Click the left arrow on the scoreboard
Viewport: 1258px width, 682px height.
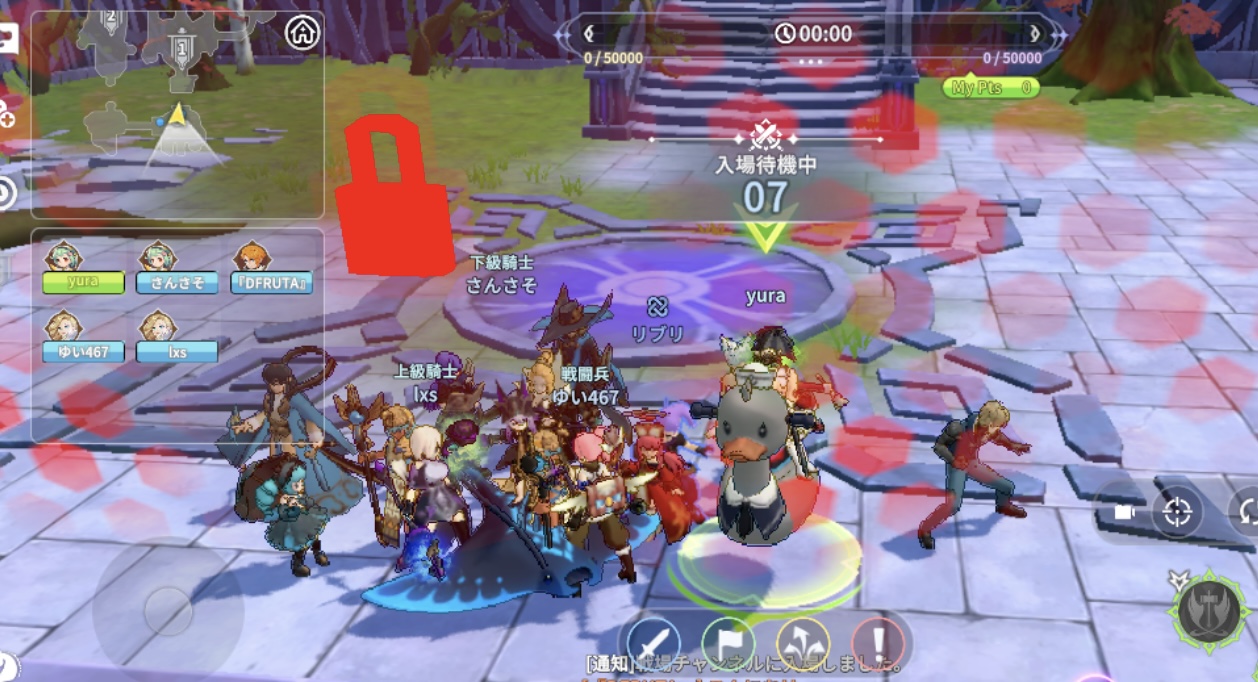tap(590, 34)
